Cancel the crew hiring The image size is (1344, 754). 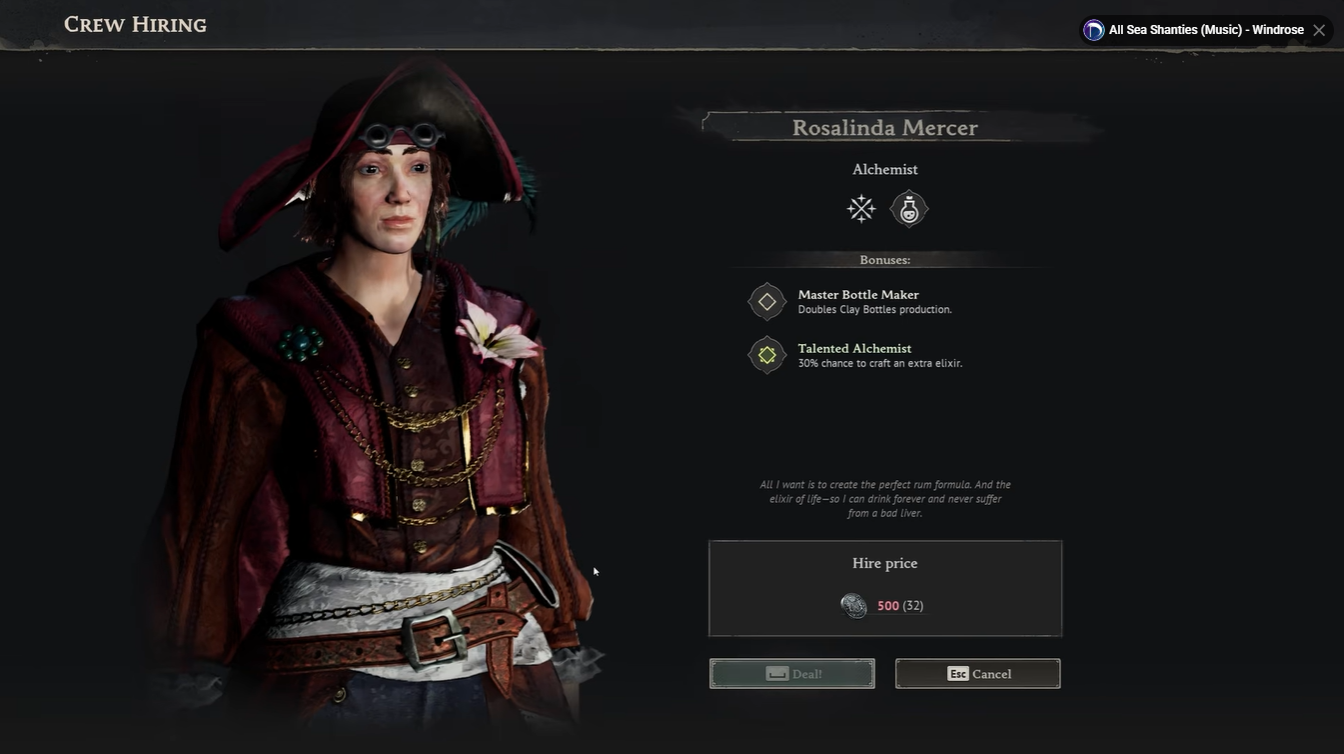[x=978, y=674]
